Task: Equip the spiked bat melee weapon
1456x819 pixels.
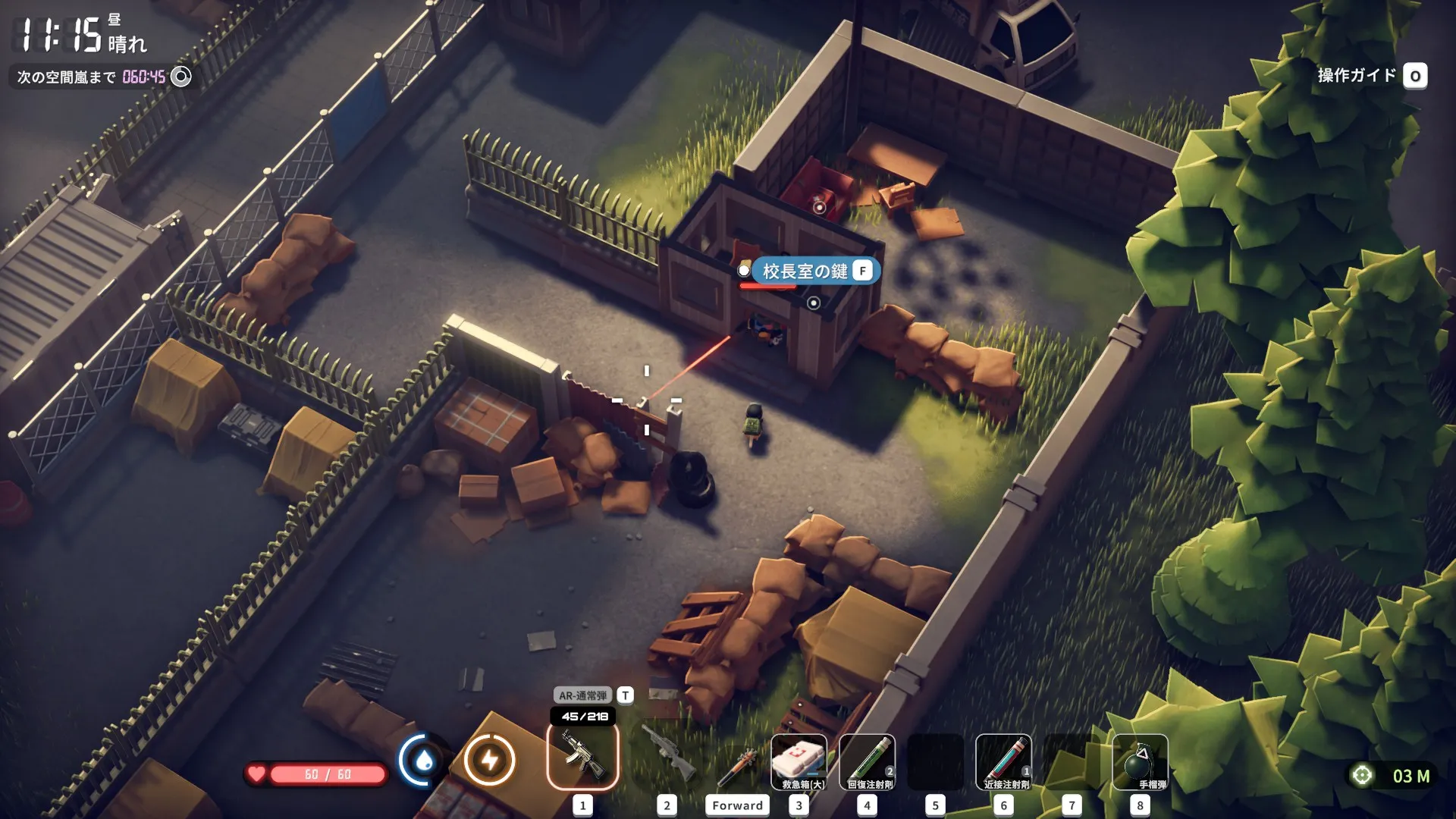Action: (737, 766)
